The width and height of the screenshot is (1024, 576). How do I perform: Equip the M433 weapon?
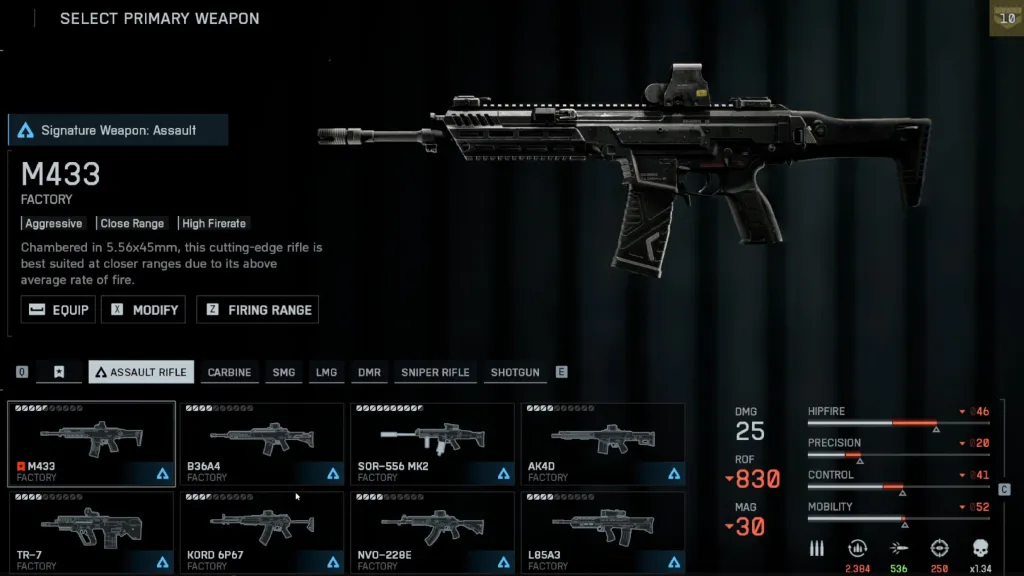click(x=58, y=310)
